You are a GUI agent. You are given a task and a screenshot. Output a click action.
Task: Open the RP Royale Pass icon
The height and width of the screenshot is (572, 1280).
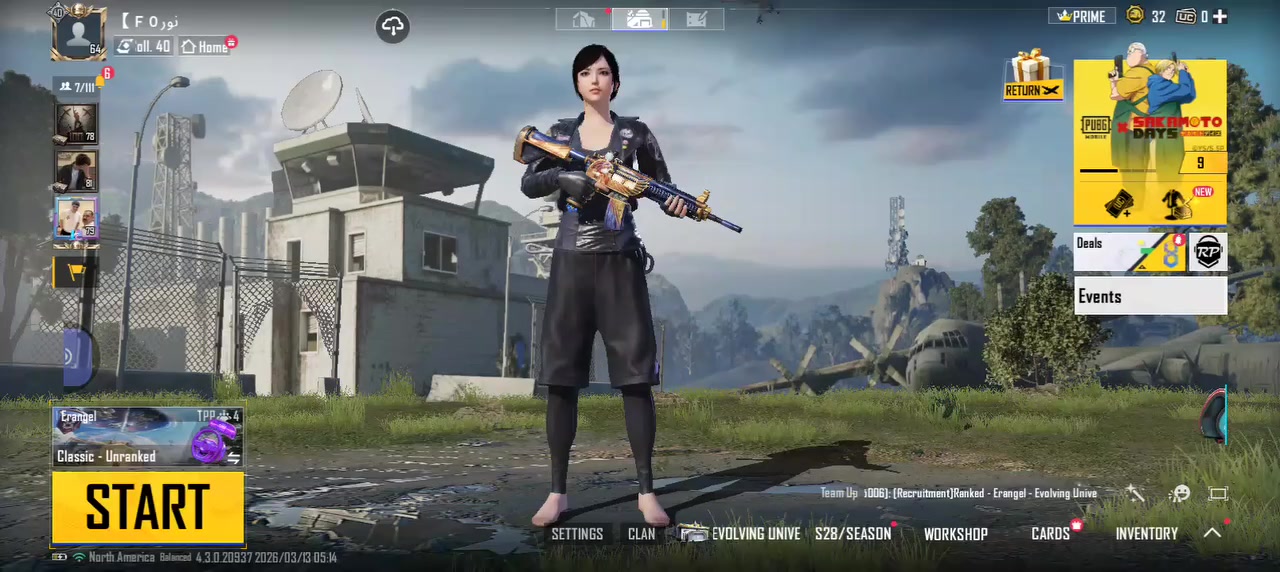1209,252
